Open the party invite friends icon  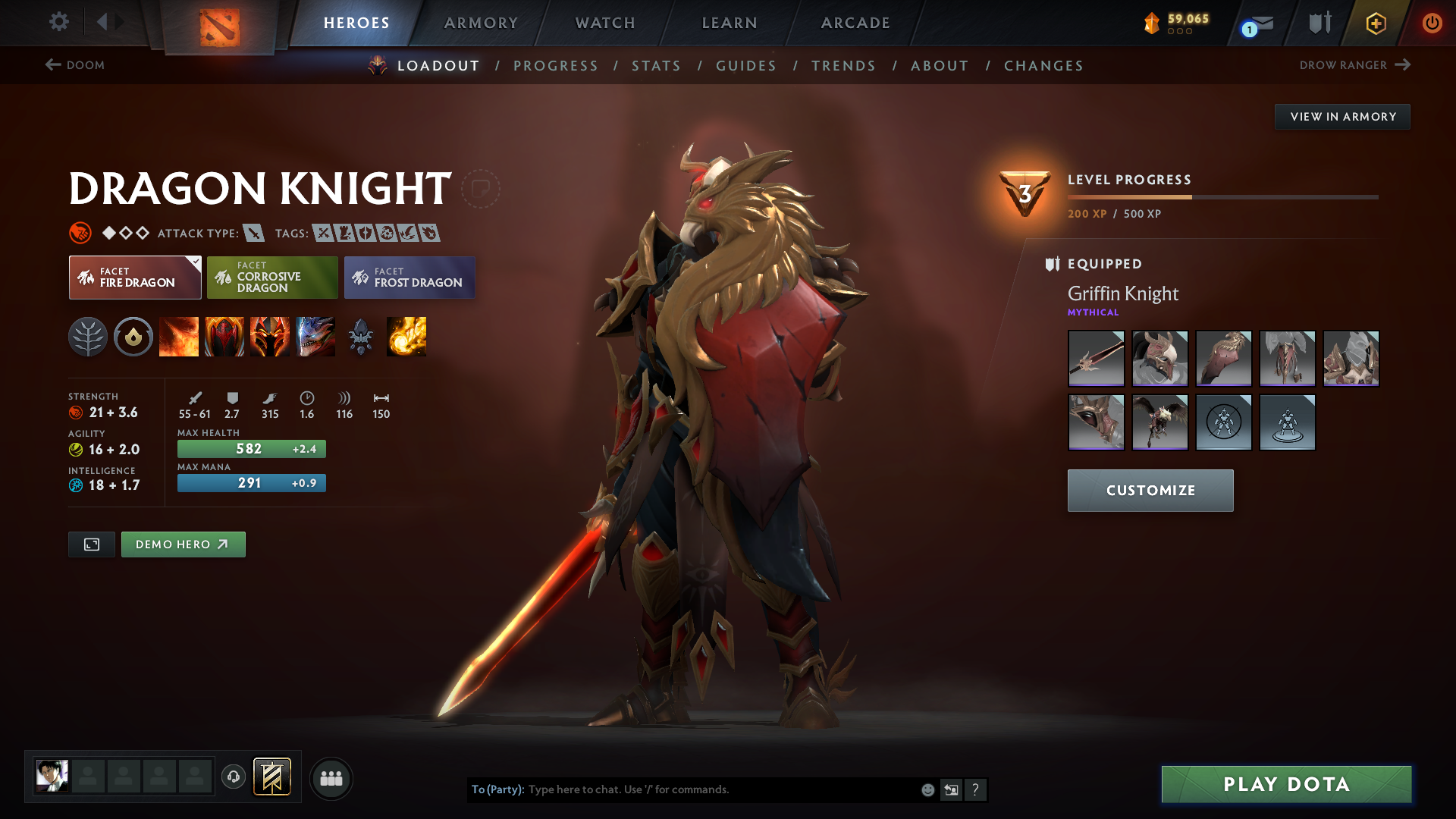click(x=331, y=778)
